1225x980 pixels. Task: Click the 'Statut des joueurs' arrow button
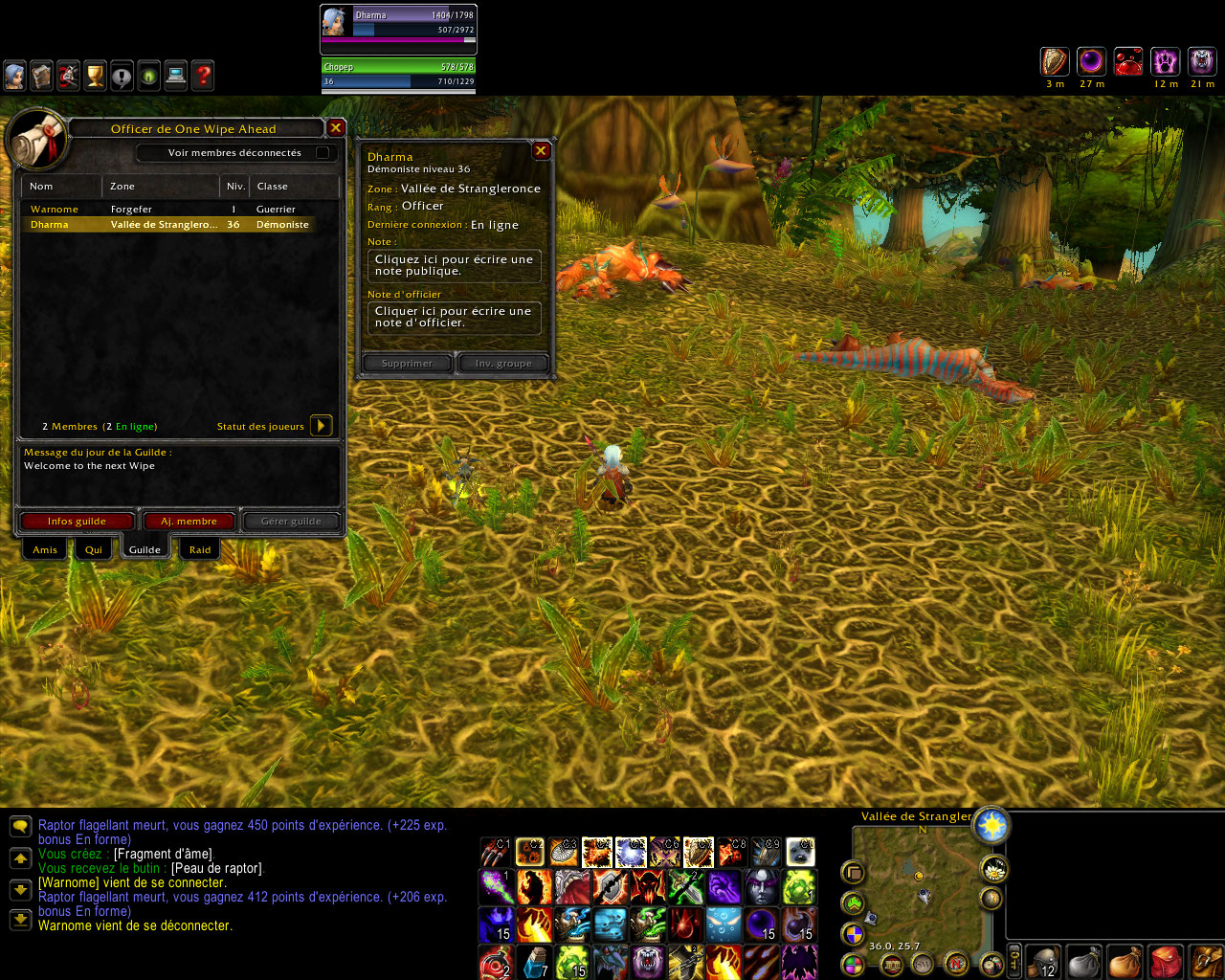[322, 426]
